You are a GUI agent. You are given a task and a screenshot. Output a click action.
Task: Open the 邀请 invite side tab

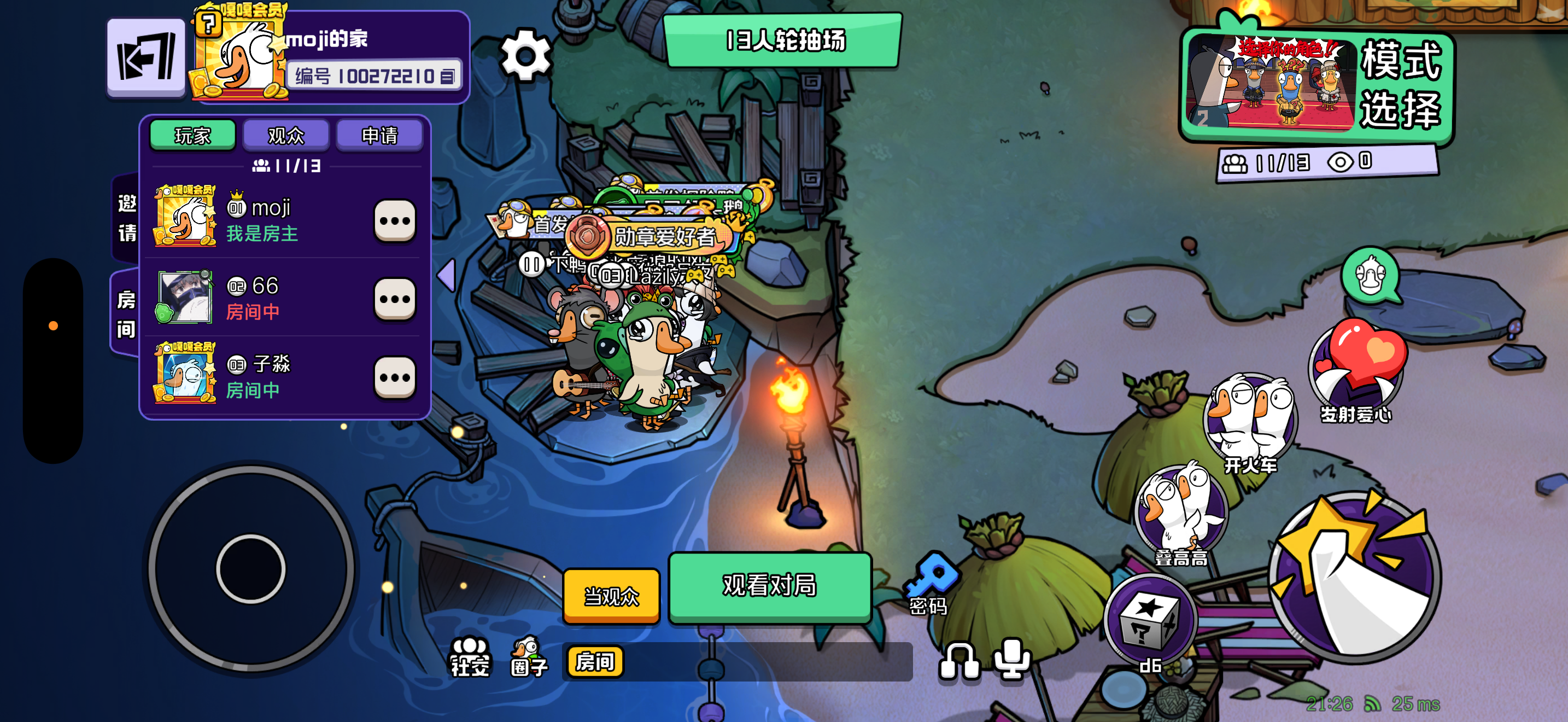pos(127,217)
